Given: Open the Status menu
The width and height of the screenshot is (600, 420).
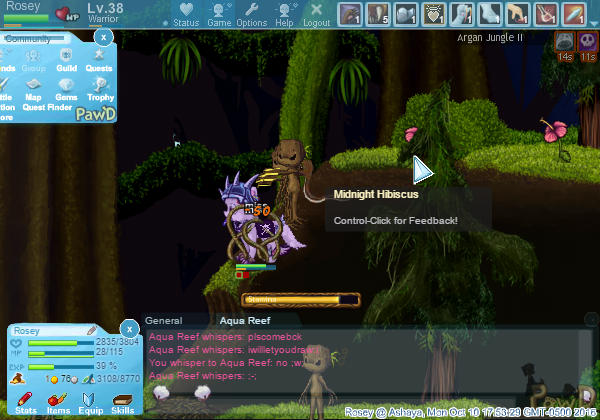Looking at the screenshot, I should [x=185, y=14].
